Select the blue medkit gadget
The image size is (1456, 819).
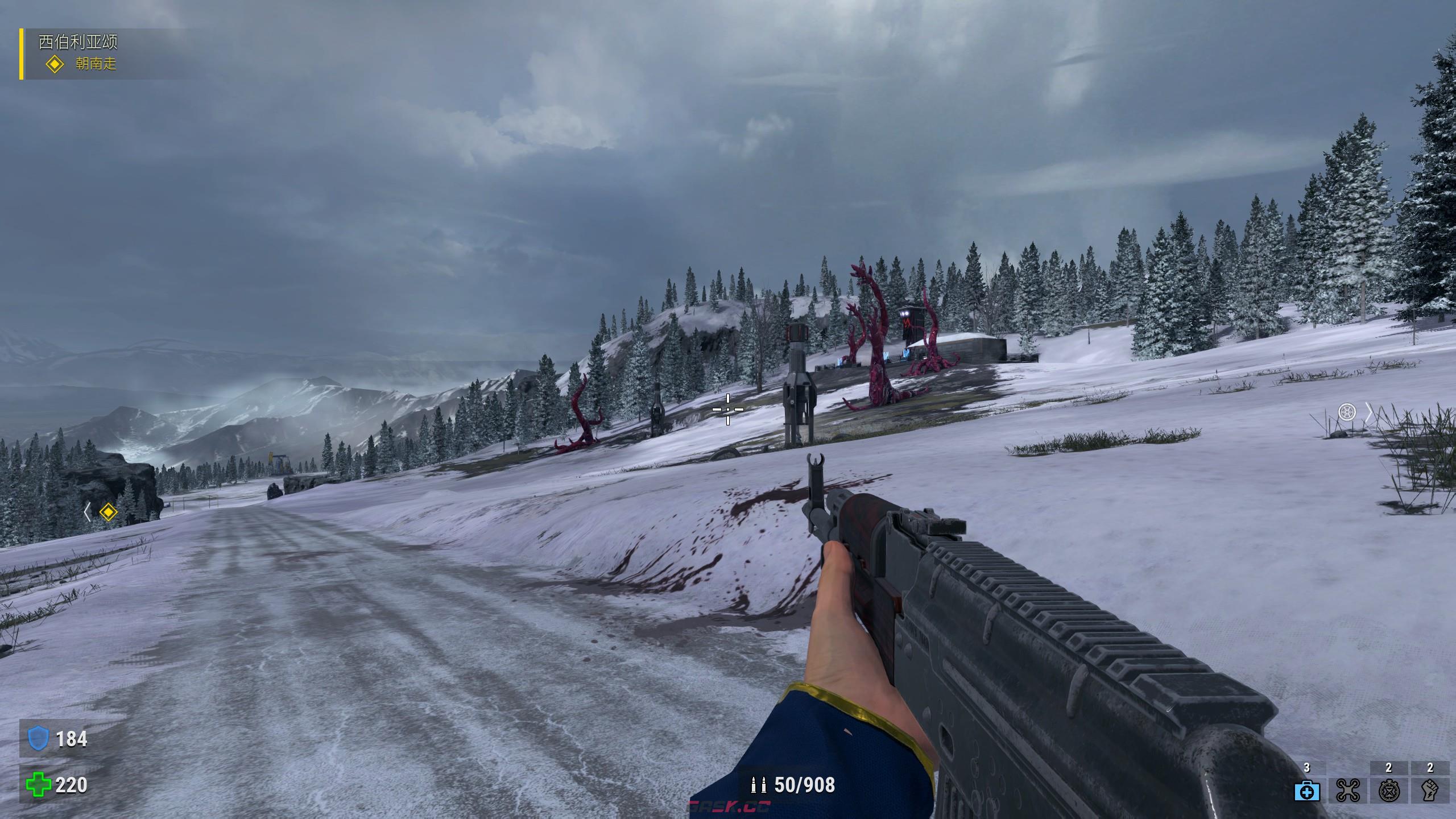1307,791
